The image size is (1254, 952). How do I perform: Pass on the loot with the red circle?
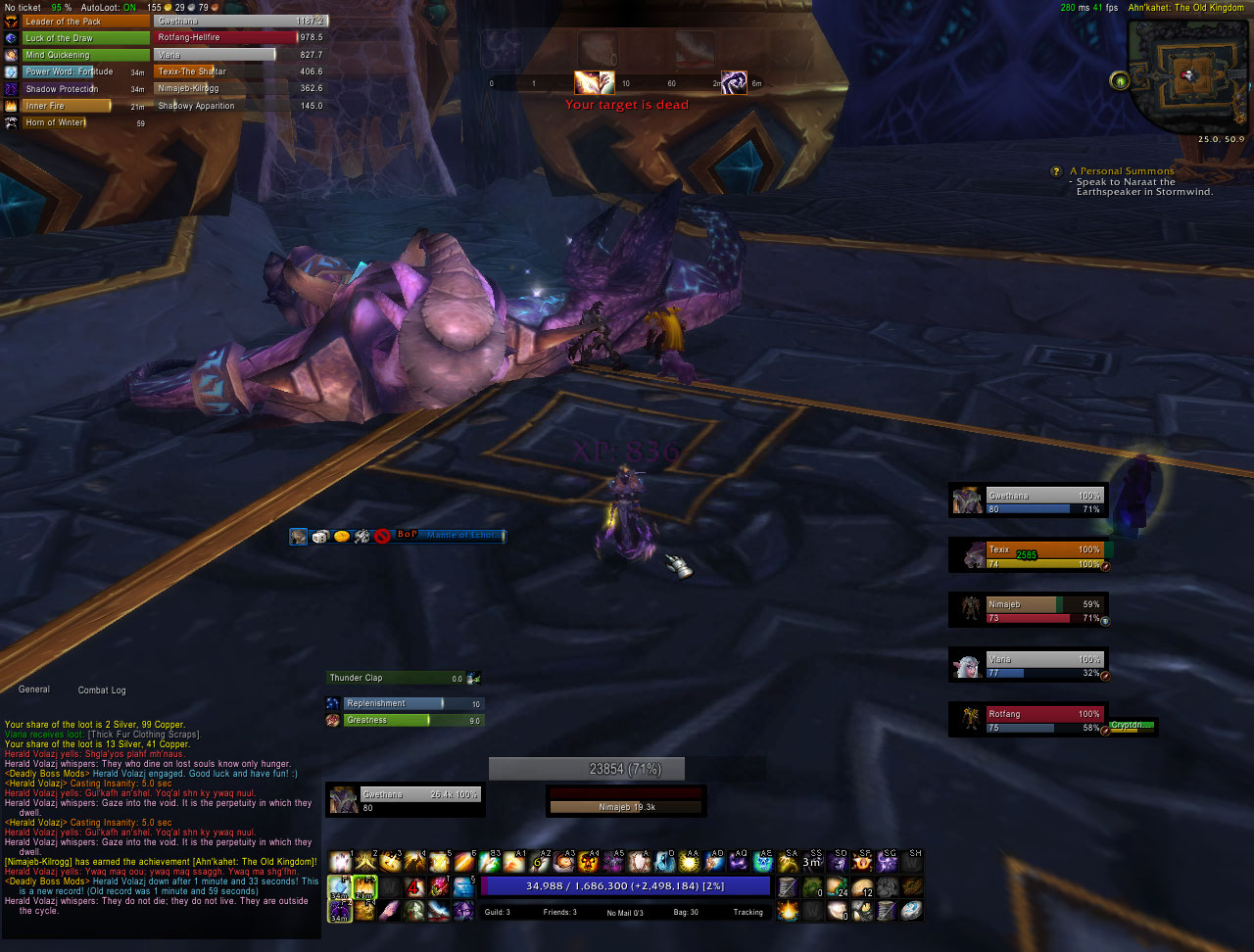(382, 537)
